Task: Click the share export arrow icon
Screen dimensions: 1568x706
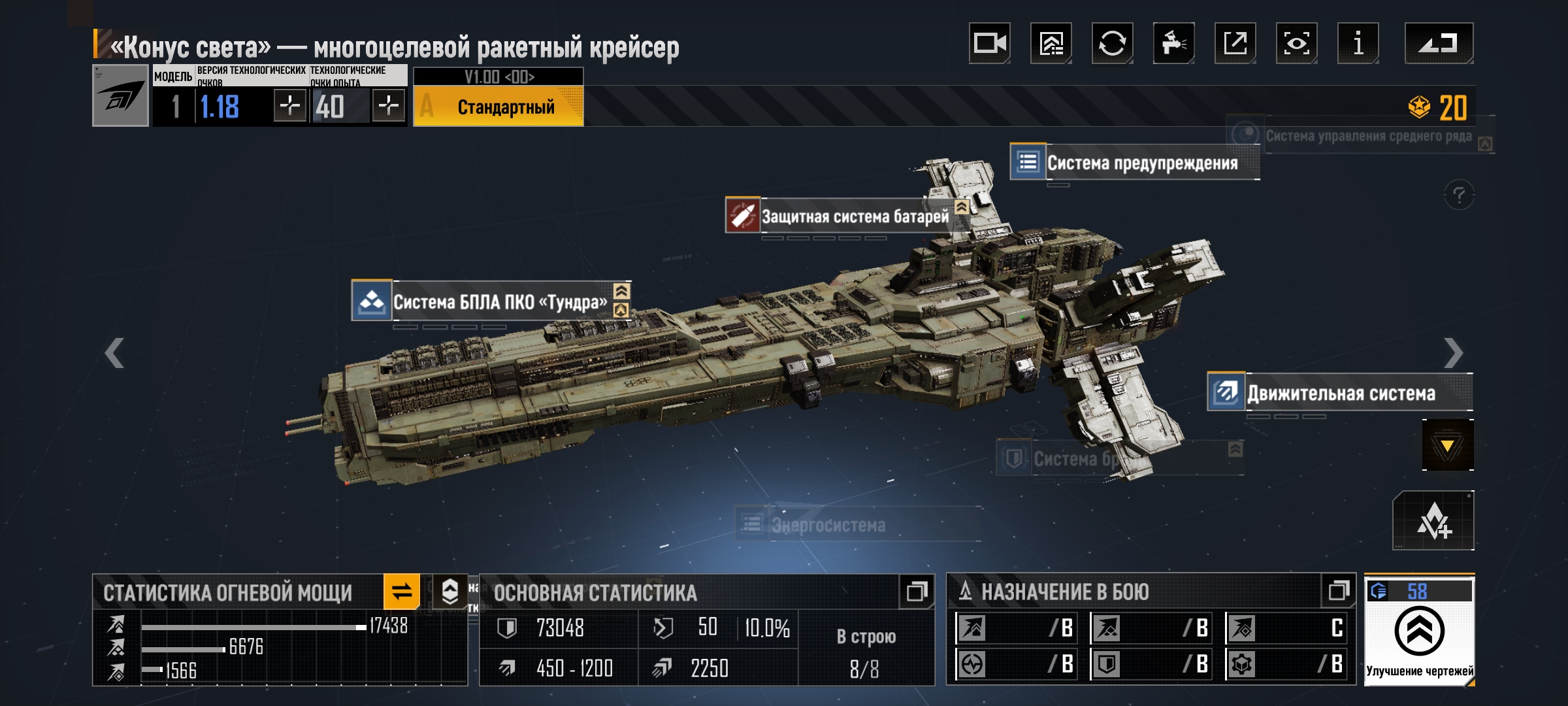Action: coord(1235,43)
